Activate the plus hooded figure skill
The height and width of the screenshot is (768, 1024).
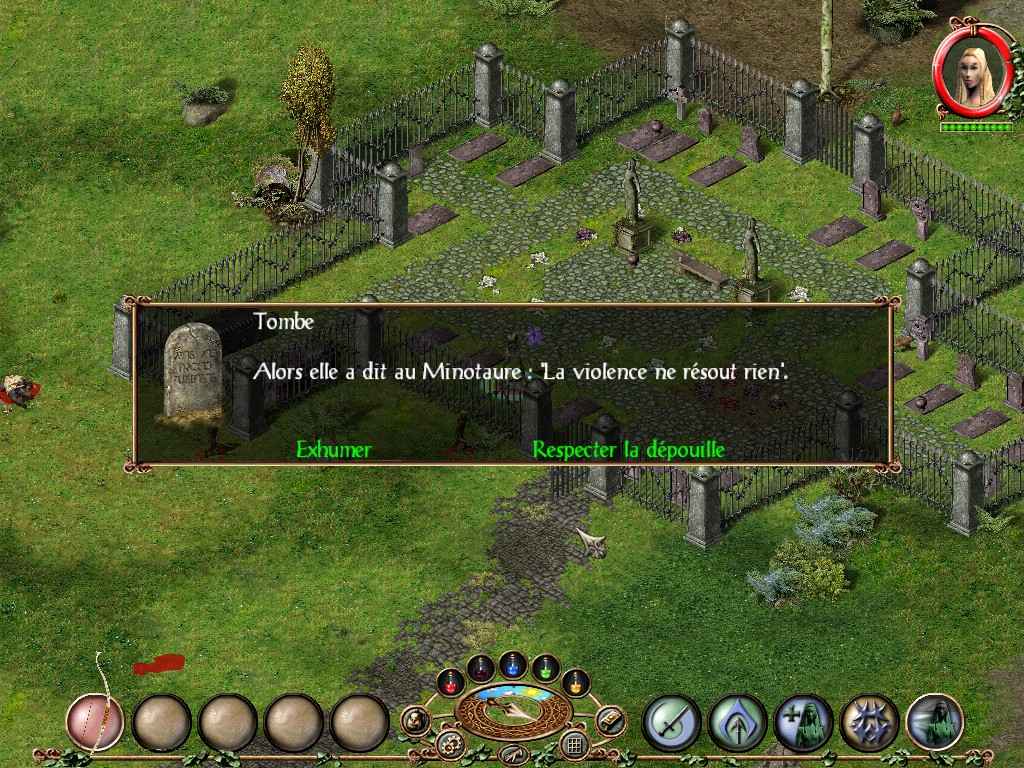tap(803, 720)
